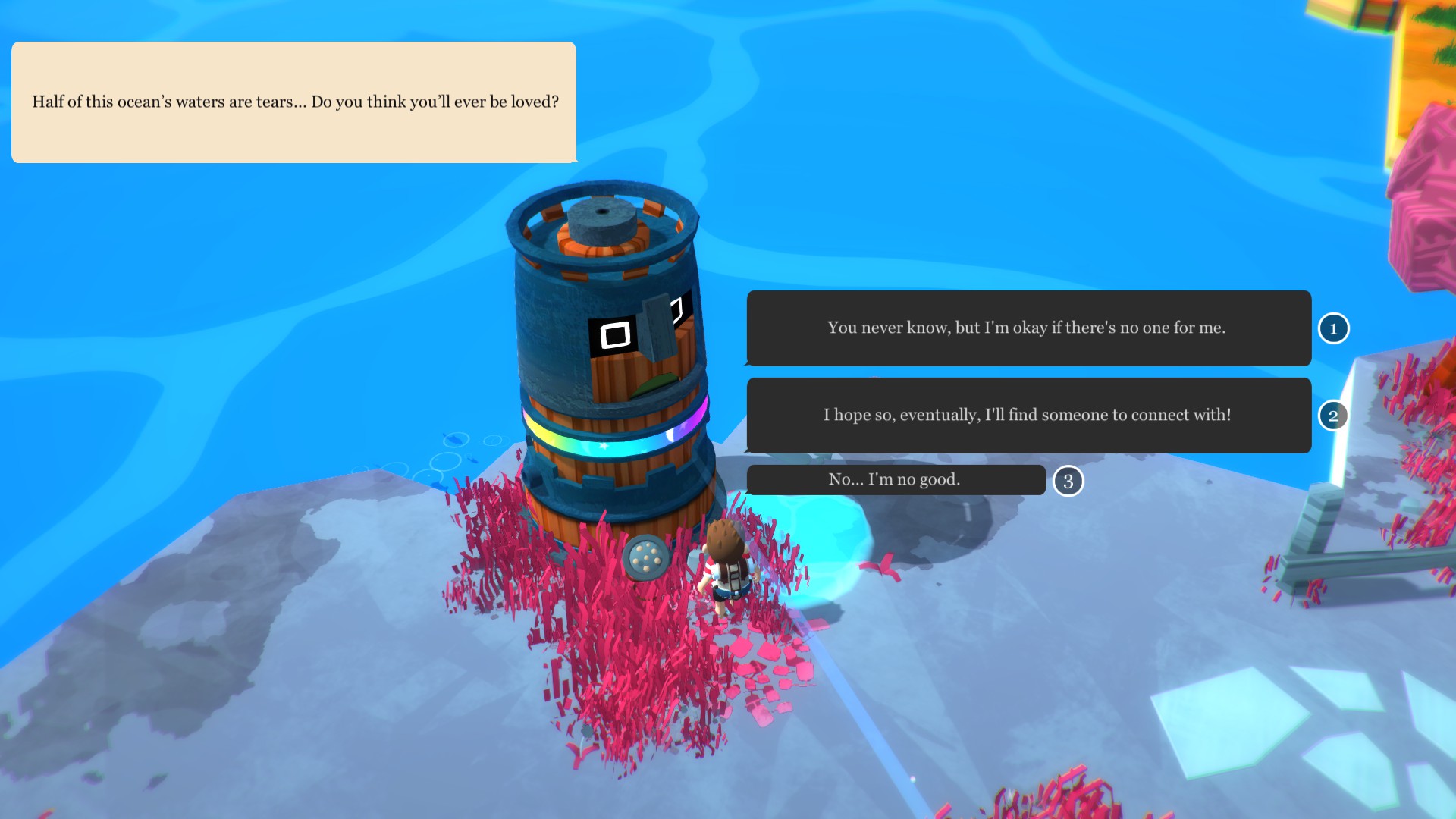This screenshot has width=1456, height=819.
Task: Answer with "No... I'm no good."
Action: [x=896, y=479]
